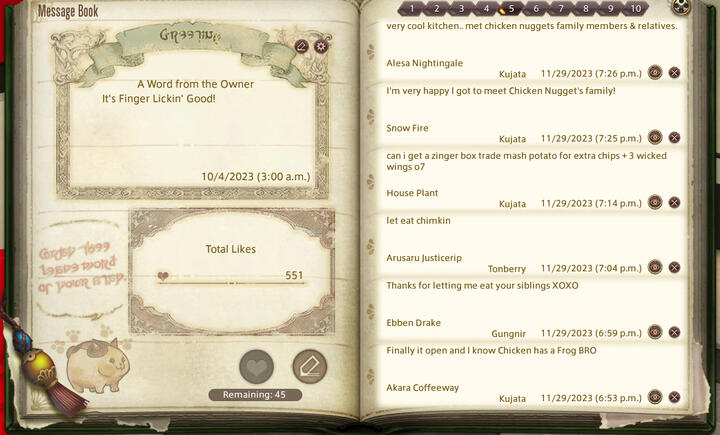720x435 pixels.
Task: Switch to page 3 tab
Action: (461, 8)
